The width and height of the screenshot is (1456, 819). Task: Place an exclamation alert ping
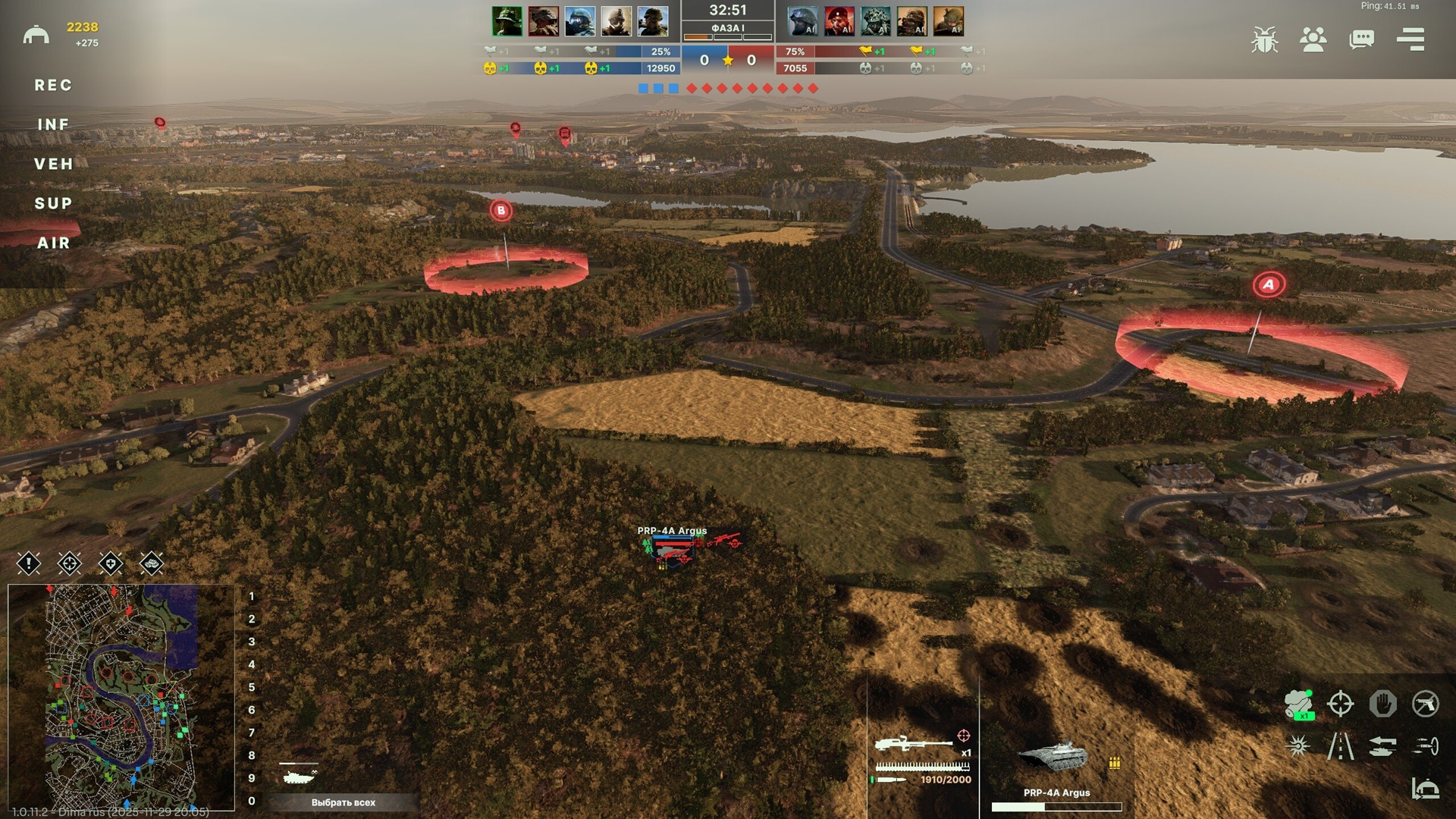(29, 563)
